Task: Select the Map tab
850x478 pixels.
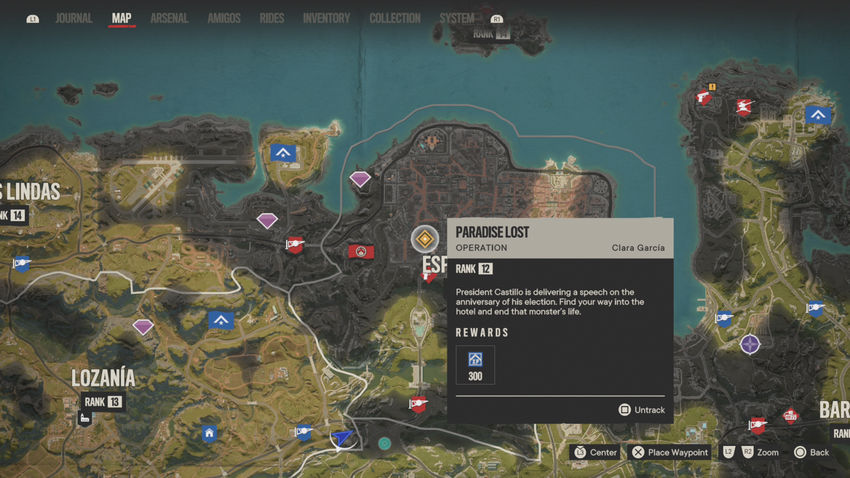Action: point(121,18)
